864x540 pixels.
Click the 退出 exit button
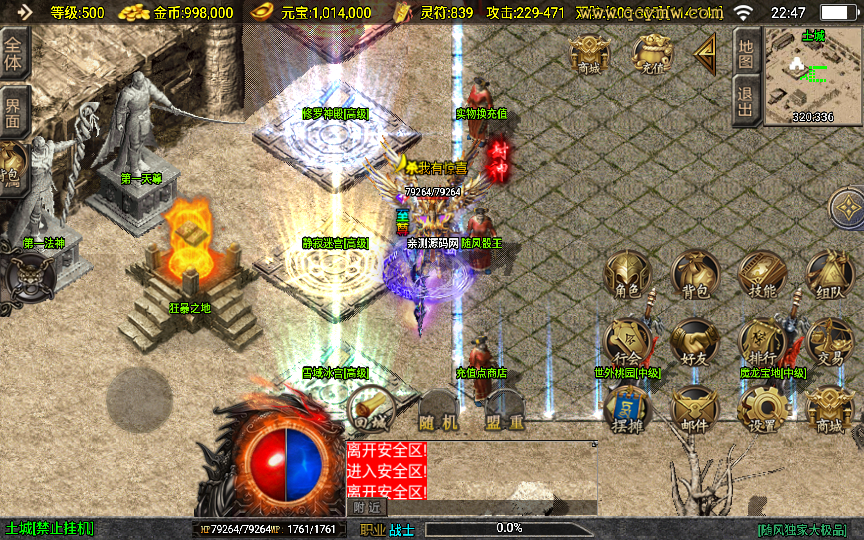tap(745, 102)
